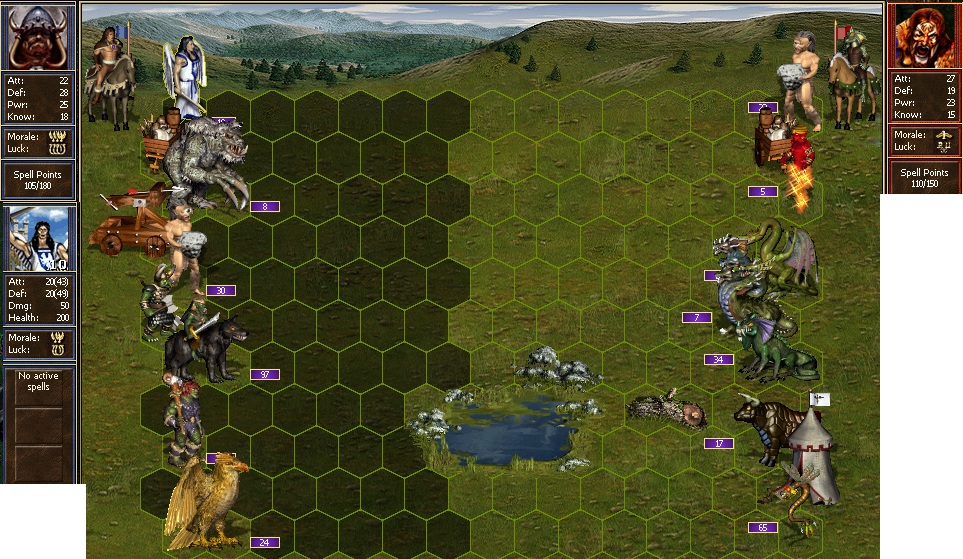Image resolution: width=963 pixels, height=559 pixels.
Task: Select the golden thunderbird stack of 24
Action: [x=205, y=500]
